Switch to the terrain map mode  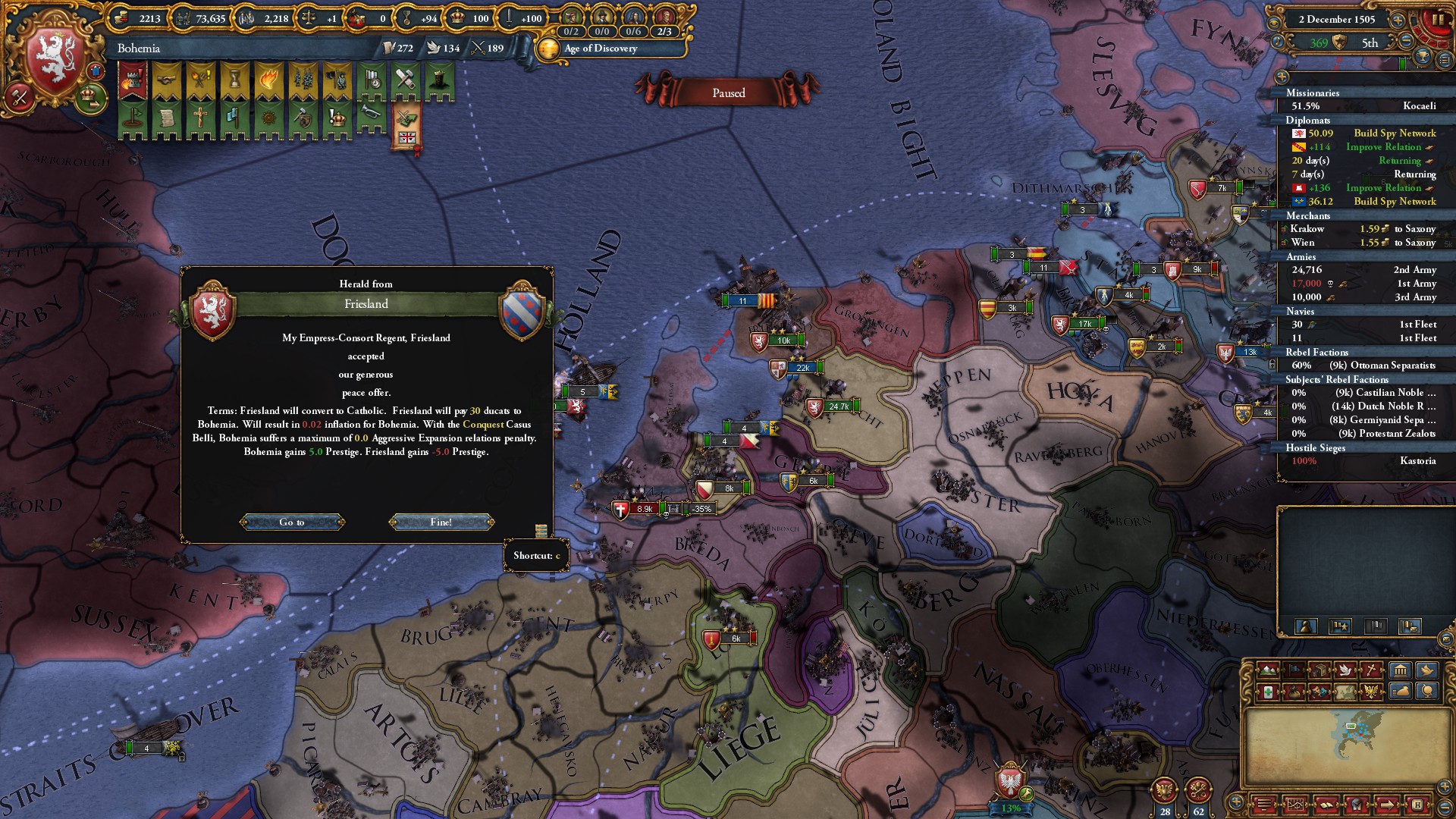tap(1268, 670)
